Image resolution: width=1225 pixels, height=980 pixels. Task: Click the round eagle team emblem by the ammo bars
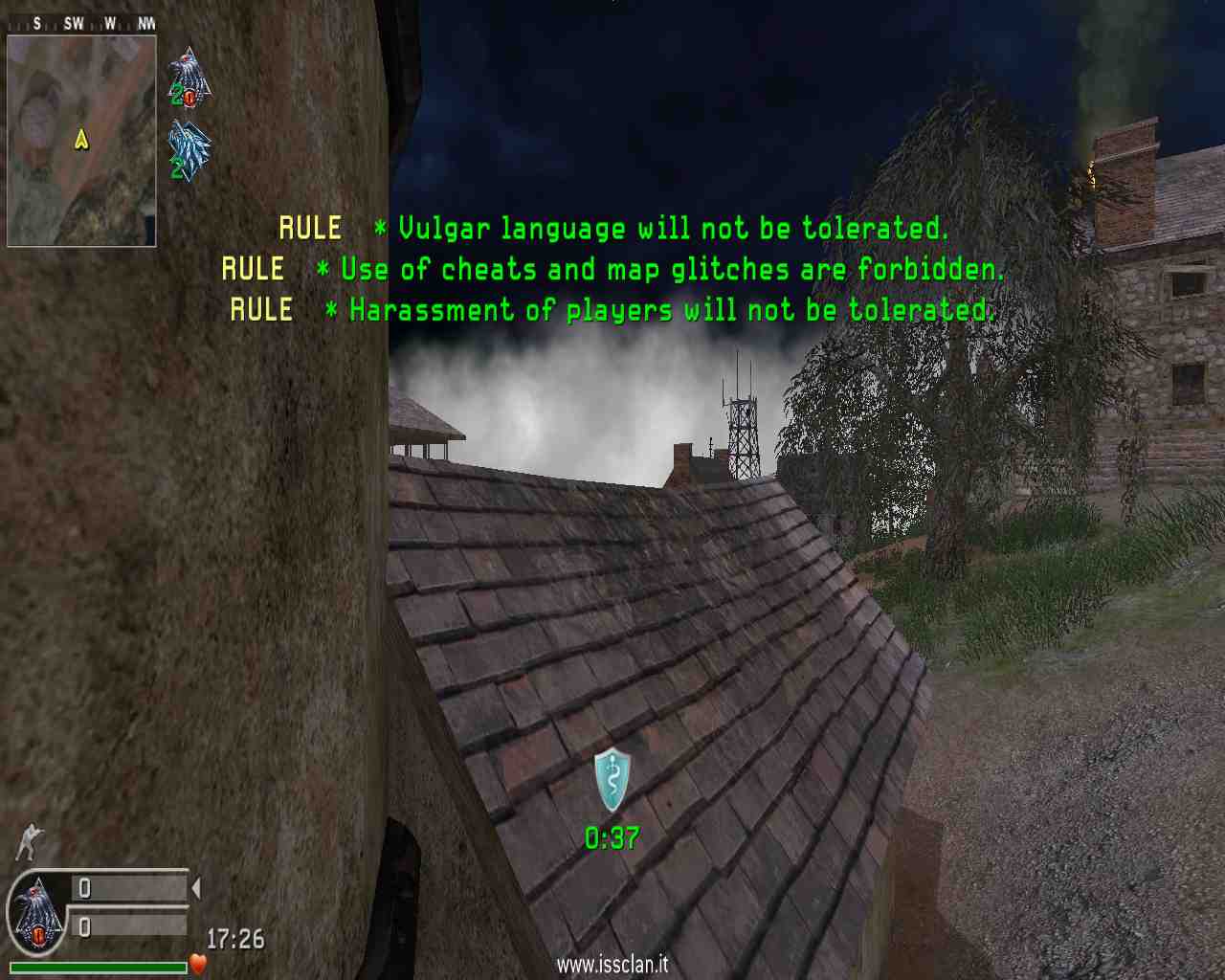tap(36, 915)
